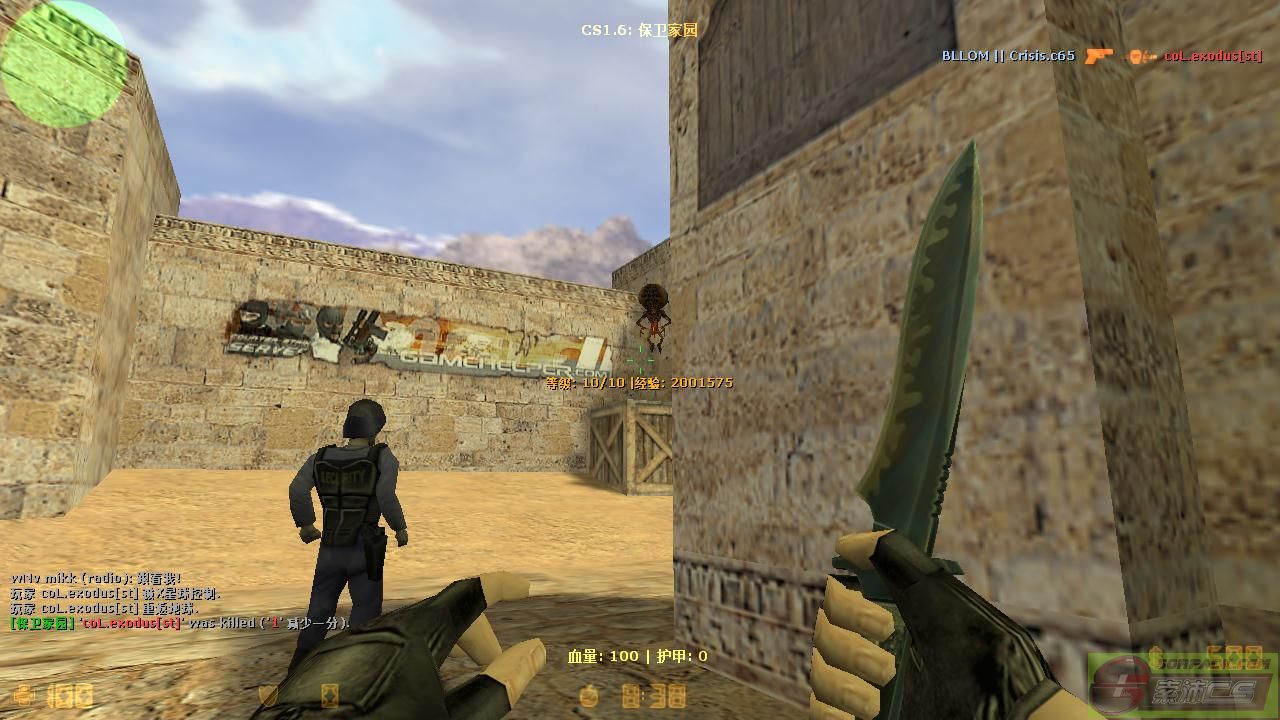
Task: Click the round timer clock icon
Action: click(591, 695)
